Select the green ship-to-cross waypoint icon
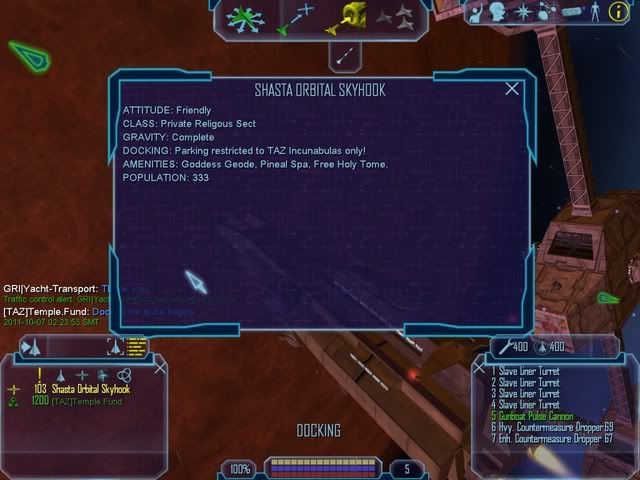The height and width of the screenshot is (480, 640). pos(295,18)
